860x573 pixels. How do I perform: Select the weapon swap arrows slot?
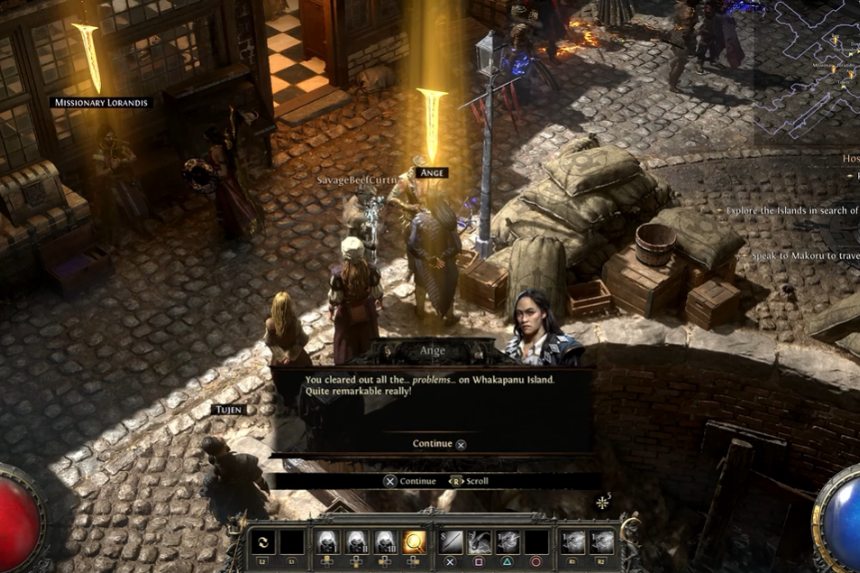264,542
